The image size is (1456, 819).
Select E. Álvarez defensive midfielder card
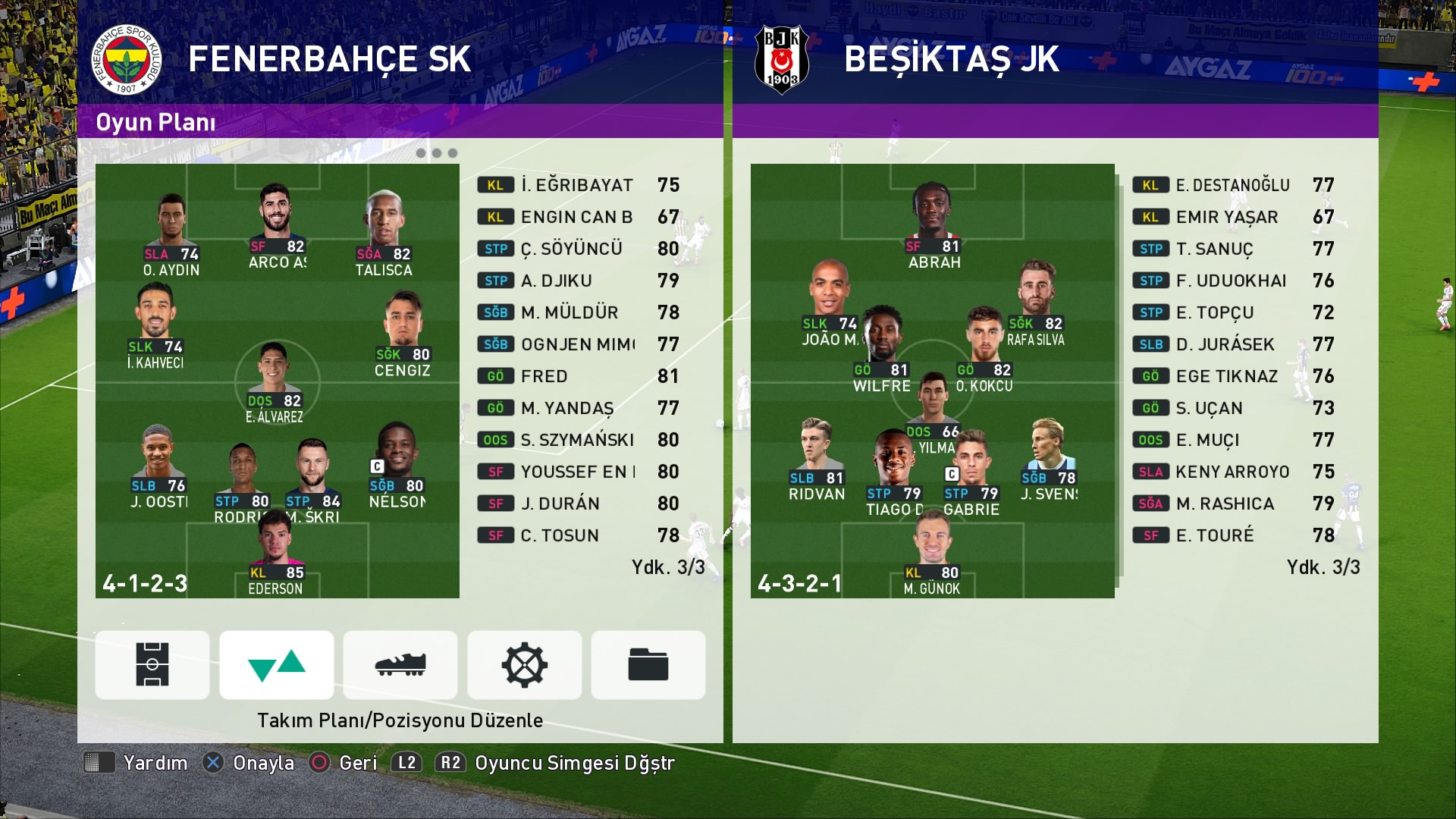point(274,384)
